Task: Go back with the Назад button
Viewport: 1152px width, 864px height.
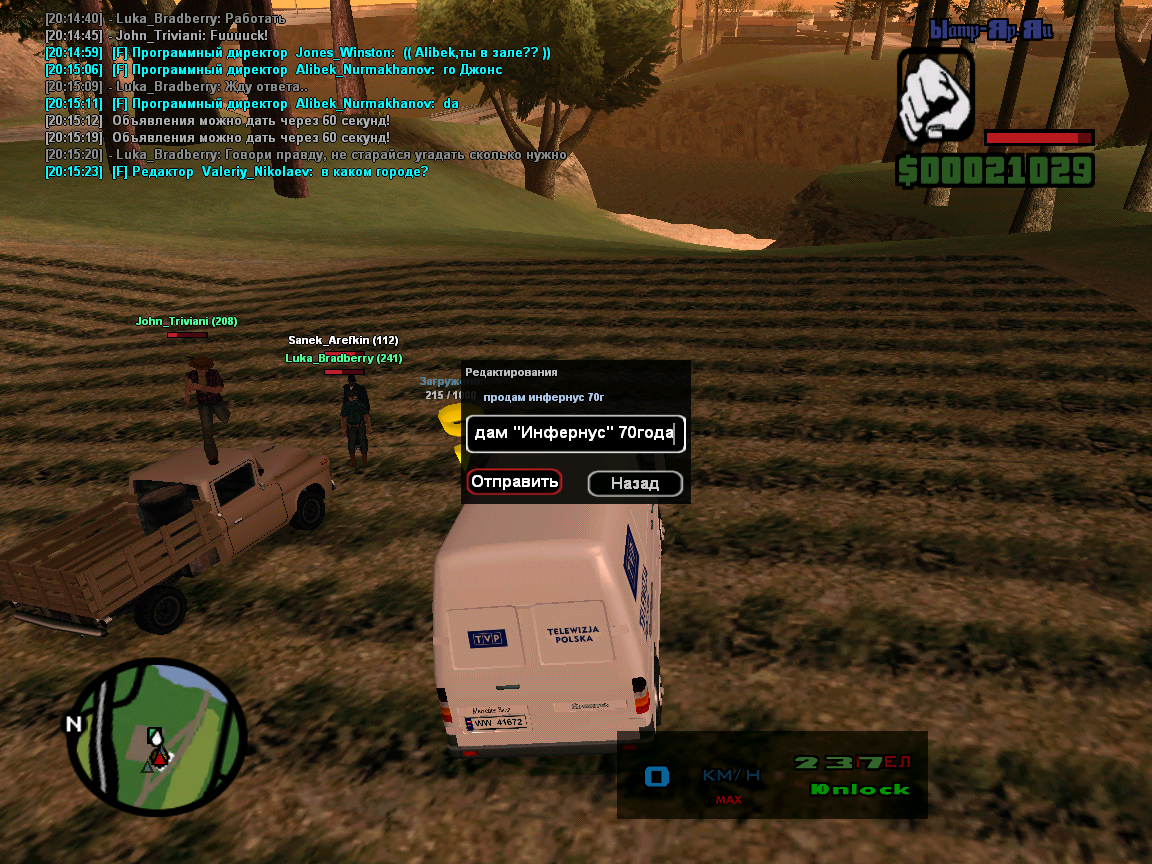Action: point(635,484)
